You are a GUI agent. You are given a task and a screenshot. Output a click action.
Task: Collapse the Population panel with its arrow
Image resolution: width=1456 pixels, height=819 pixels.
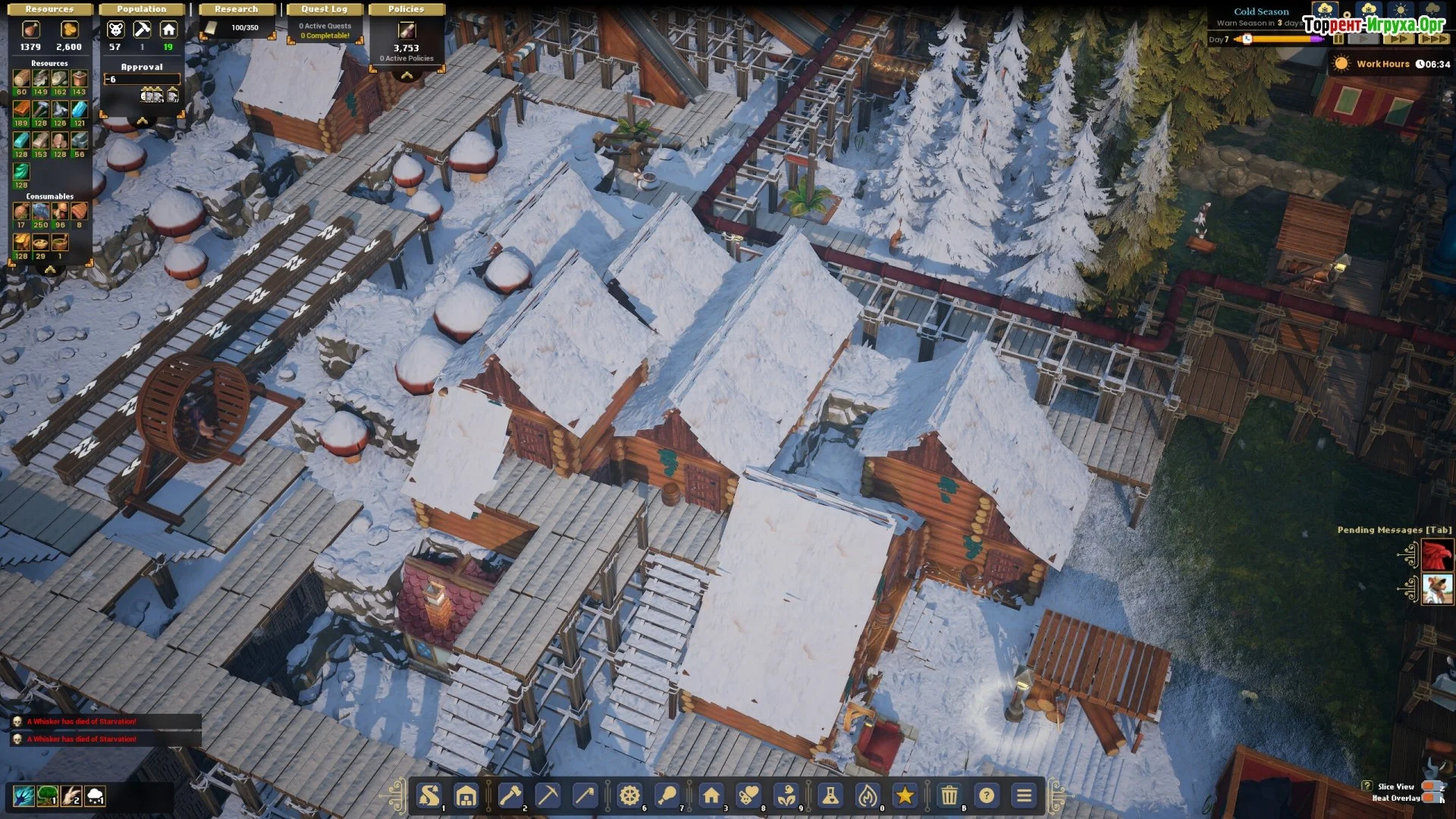pyautogui.click(x=142, y=121)
